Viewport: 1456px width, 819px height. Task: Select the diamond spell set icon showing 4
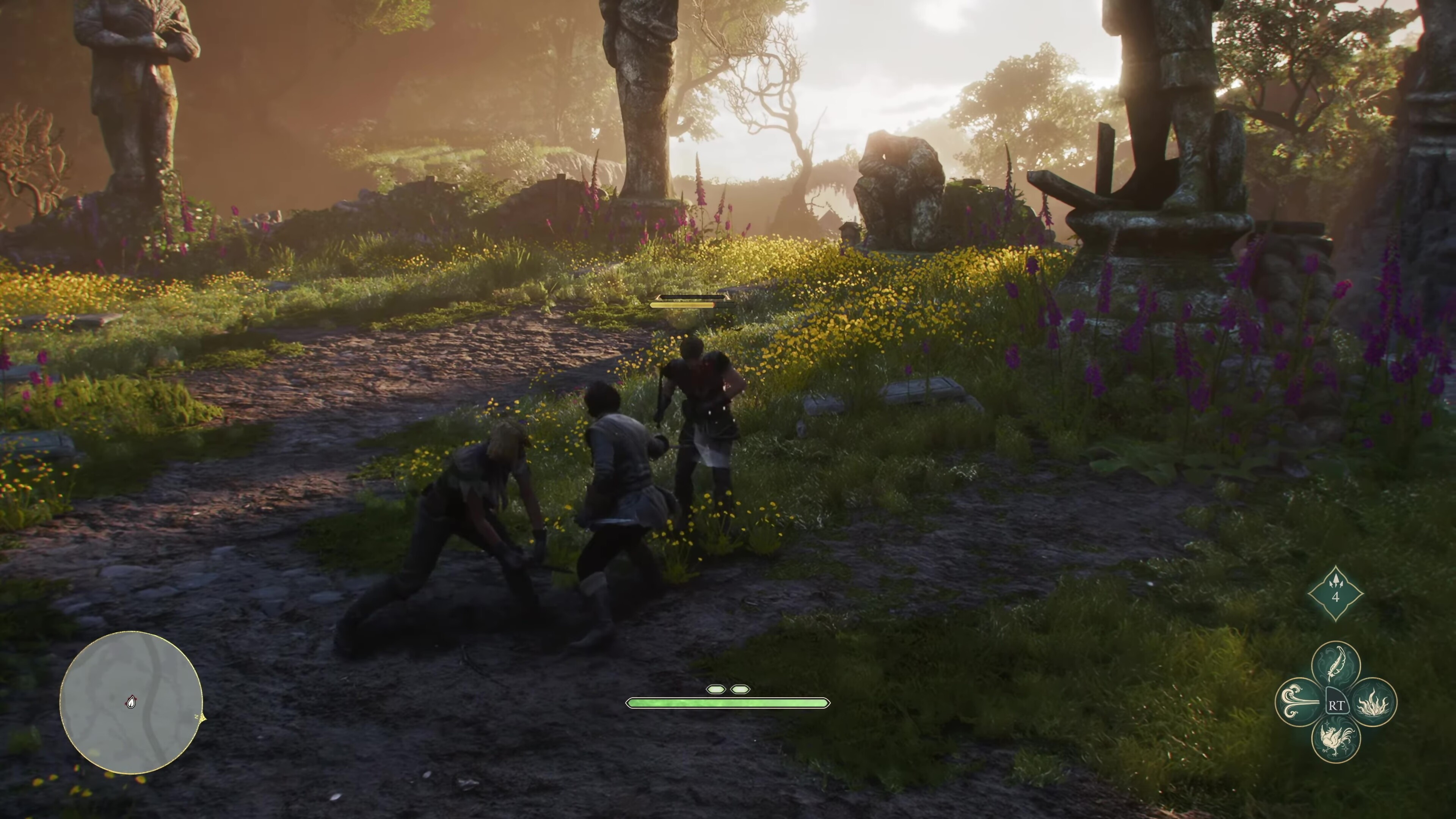[x=1335, y=594]
